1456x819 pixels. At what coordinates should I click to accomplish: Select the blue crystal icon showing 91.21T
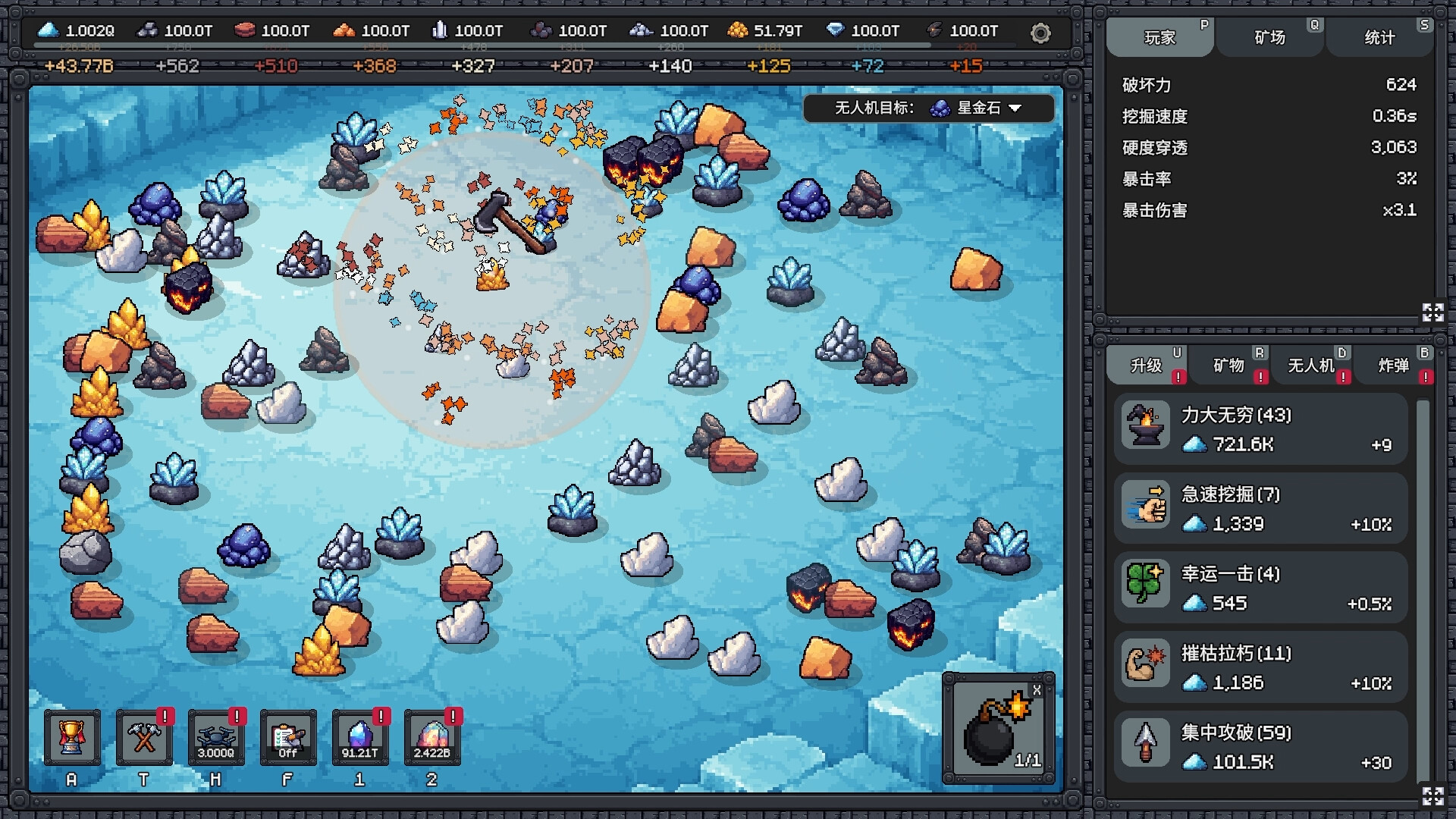pyautogui.click(x=361, y=736)
